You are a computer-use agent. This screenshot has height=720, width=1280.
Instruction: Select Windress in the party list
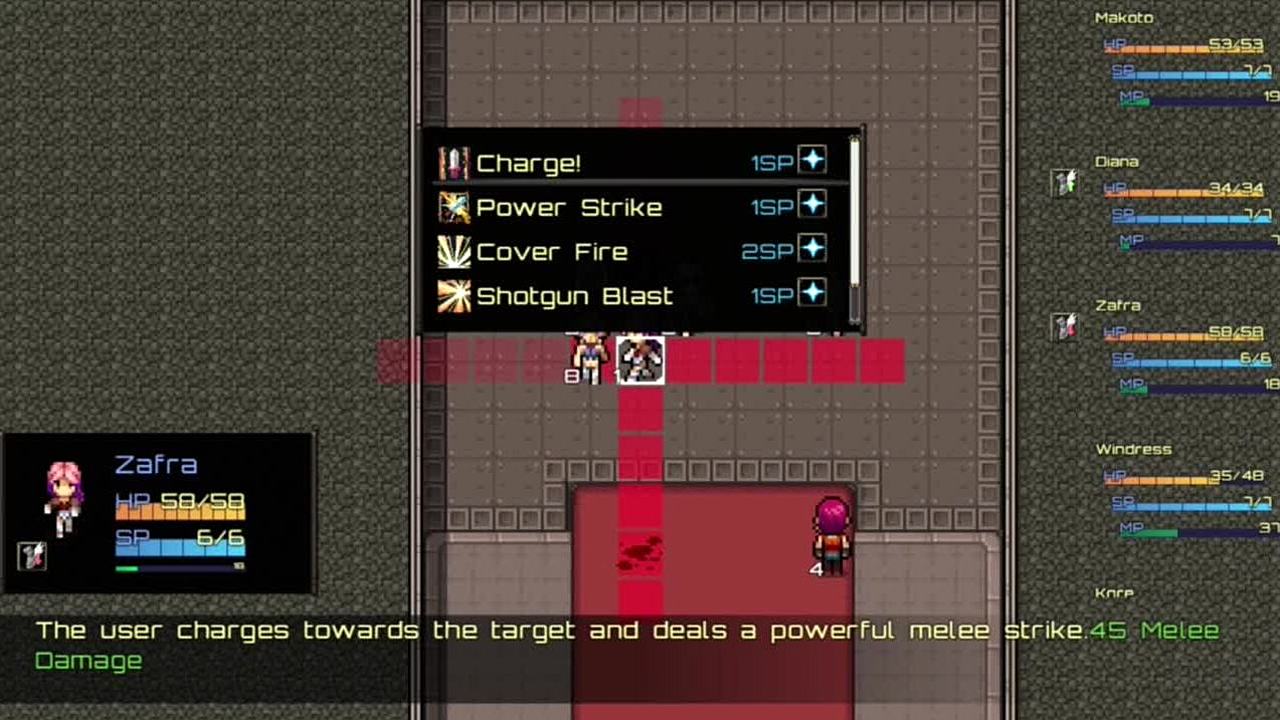pyautogui.click(x=1133, y=450)
